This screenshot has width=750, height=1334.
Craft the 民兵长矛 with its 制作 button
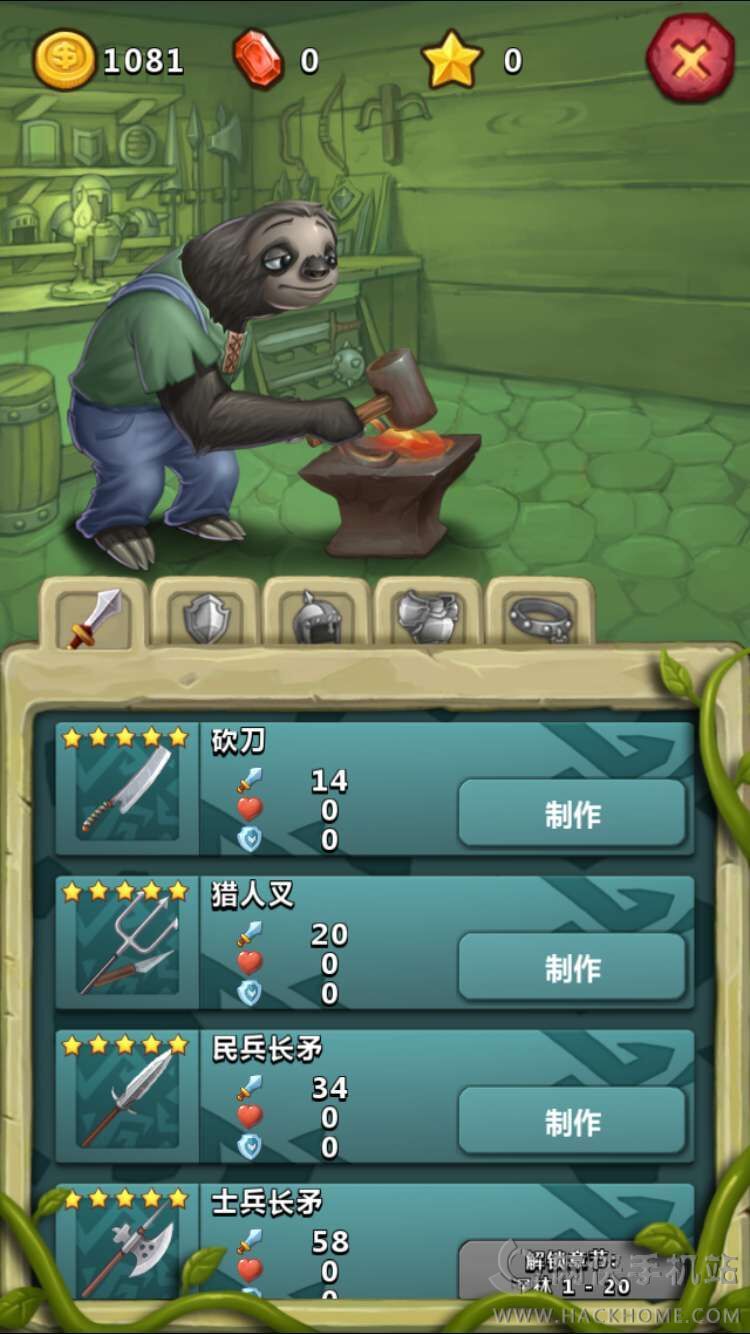tap(572, 1121)
